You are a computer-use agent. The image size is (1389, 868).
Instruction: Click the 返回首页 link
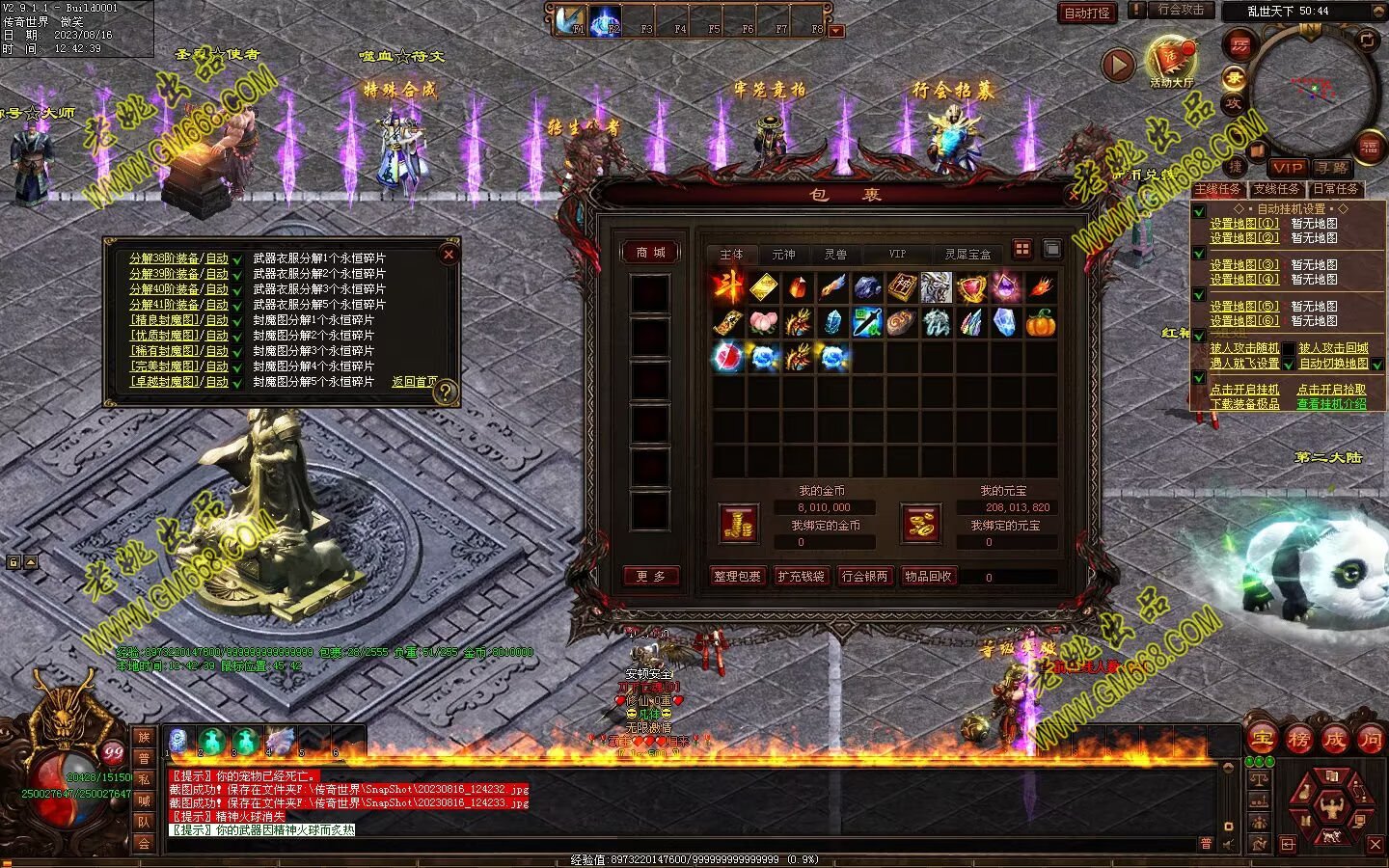pyautogui.click(x=414, y=382)
